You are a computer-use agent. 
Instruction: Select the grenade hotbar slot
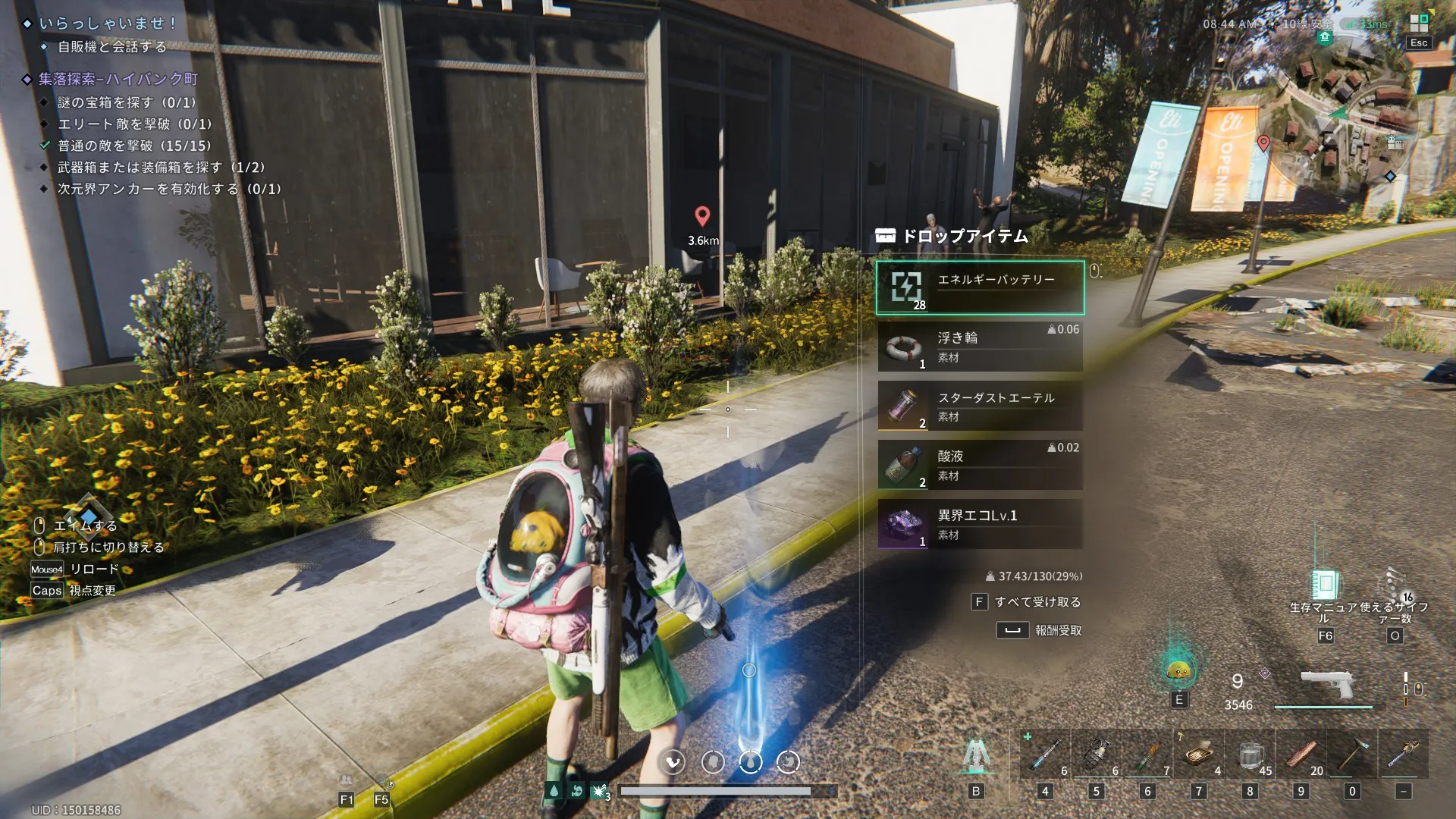(1096, 754)
